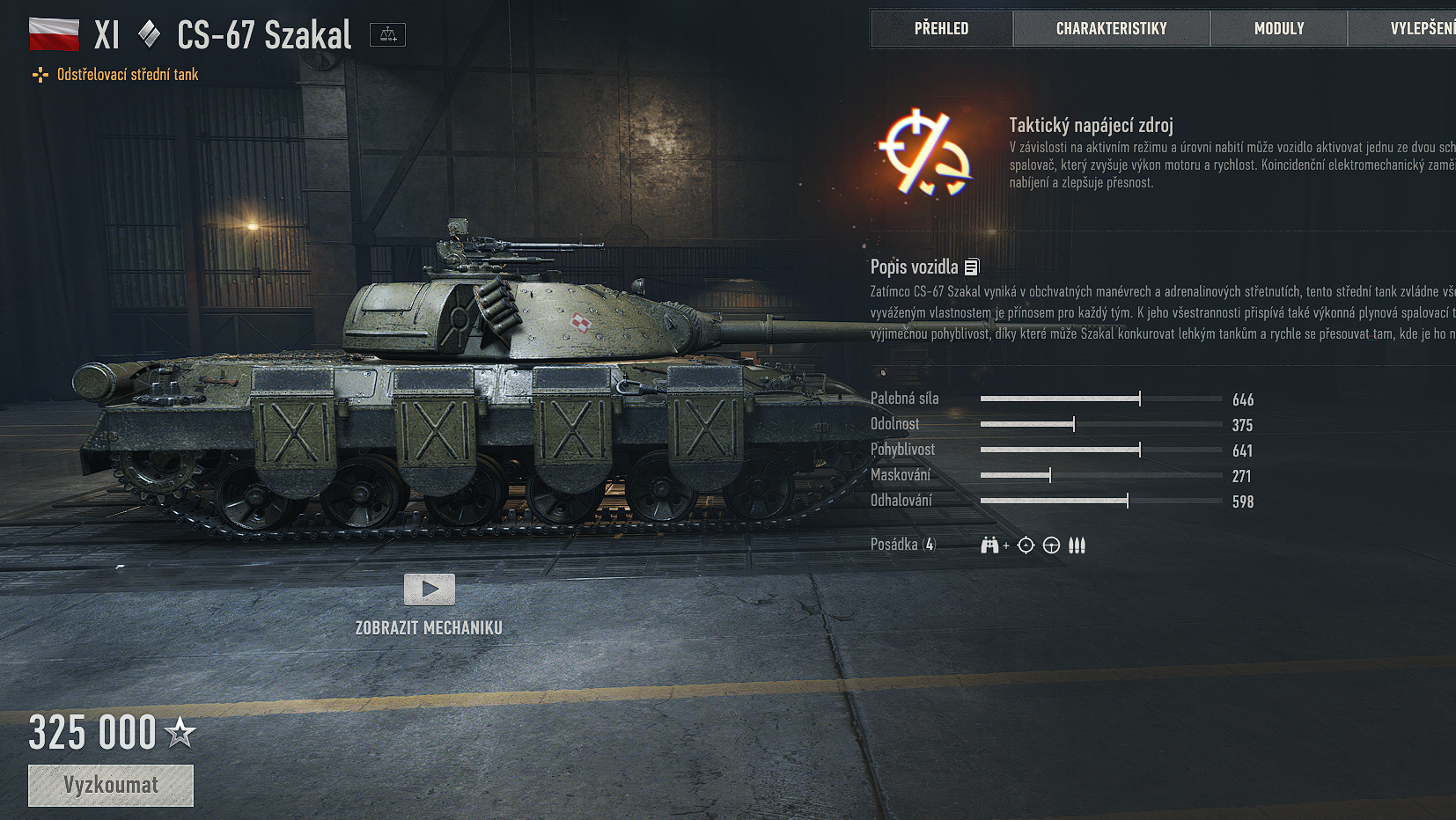Click the compare vehicle icon beside the tank name
This screenshot has height=820, width=1456.
[387, 34]
